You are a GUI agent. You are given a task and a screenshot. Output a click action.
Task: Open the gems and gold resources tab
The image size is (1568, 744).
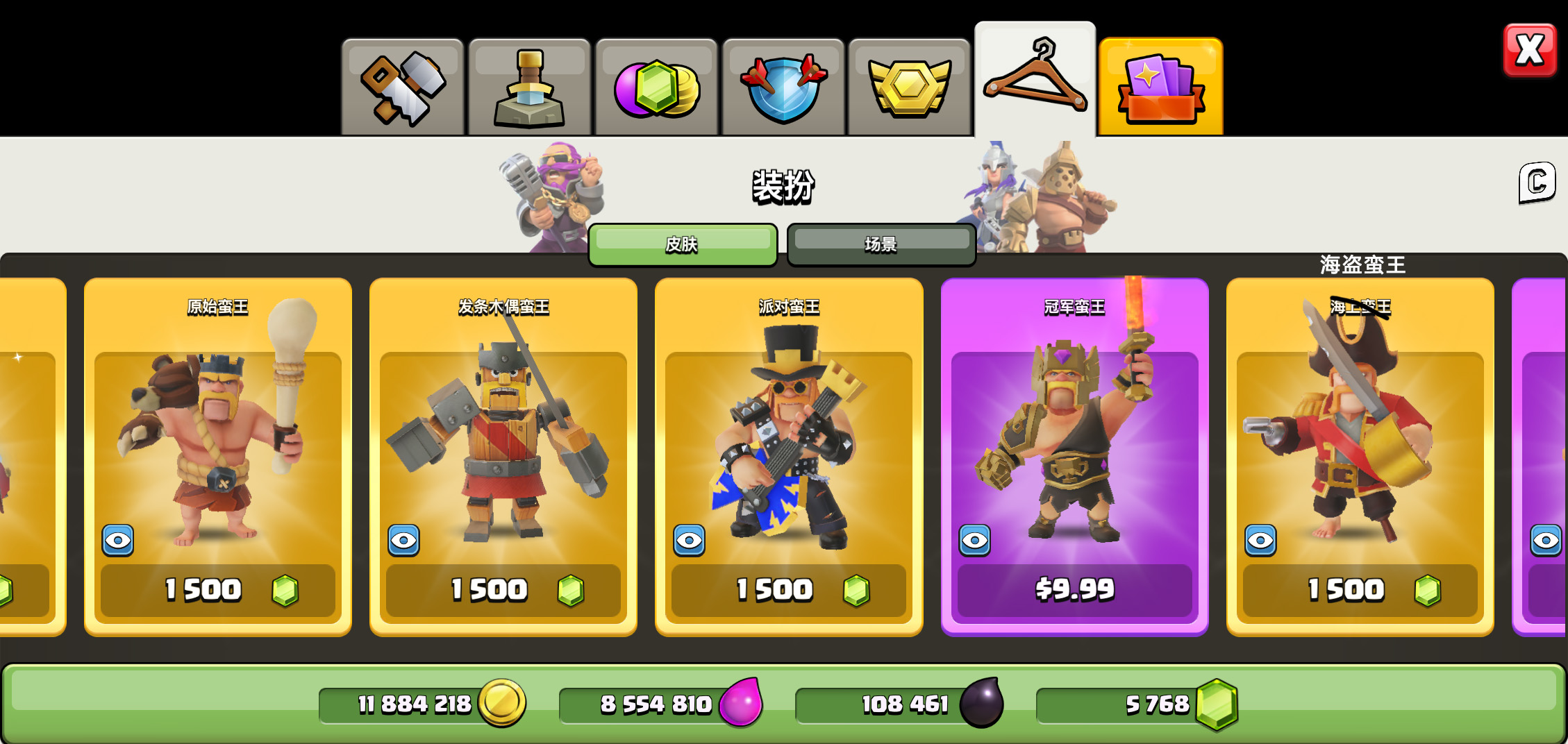(x=656, y=88)
